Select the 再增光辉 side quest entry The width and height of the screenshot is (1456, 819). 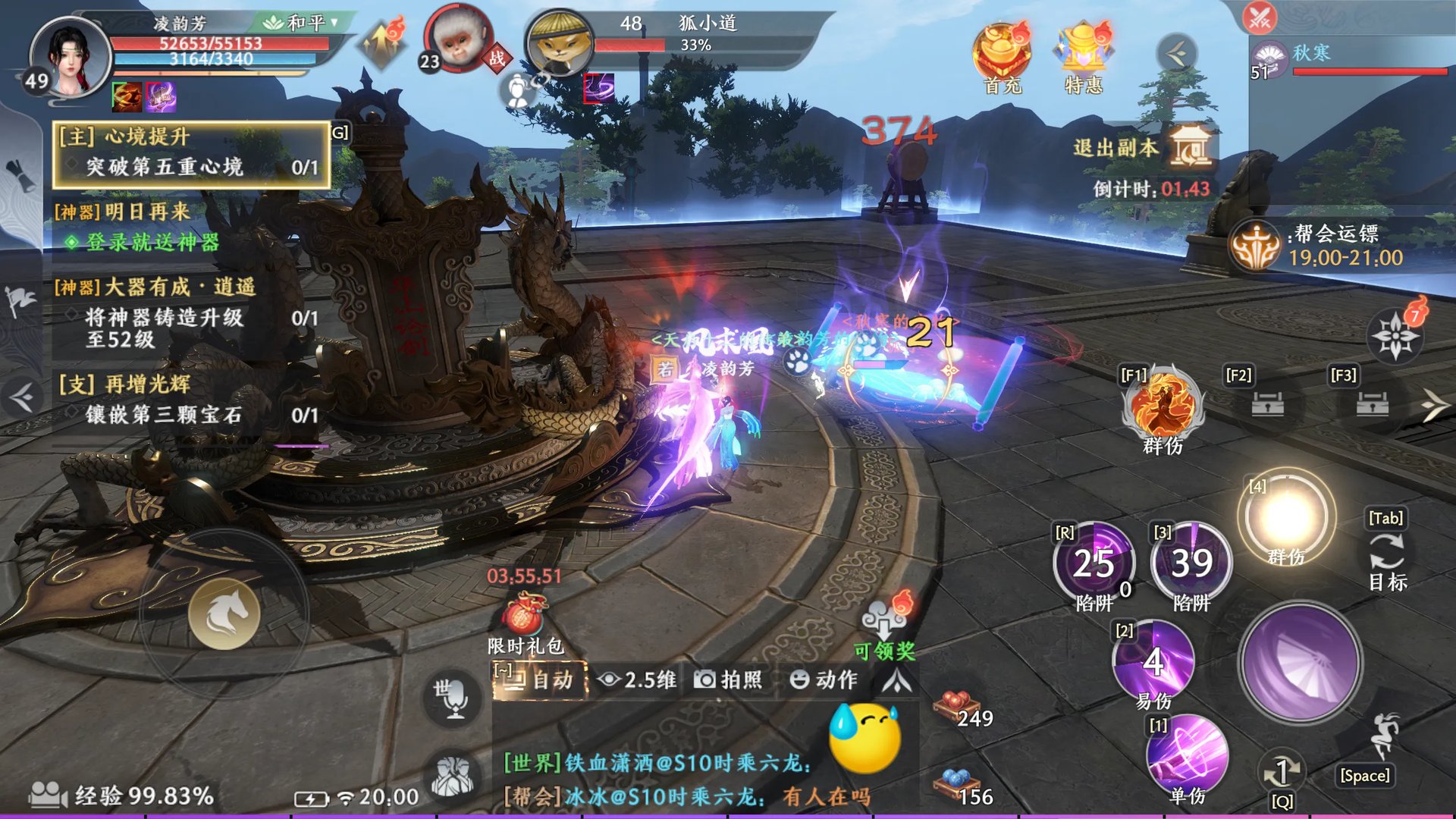190,399
